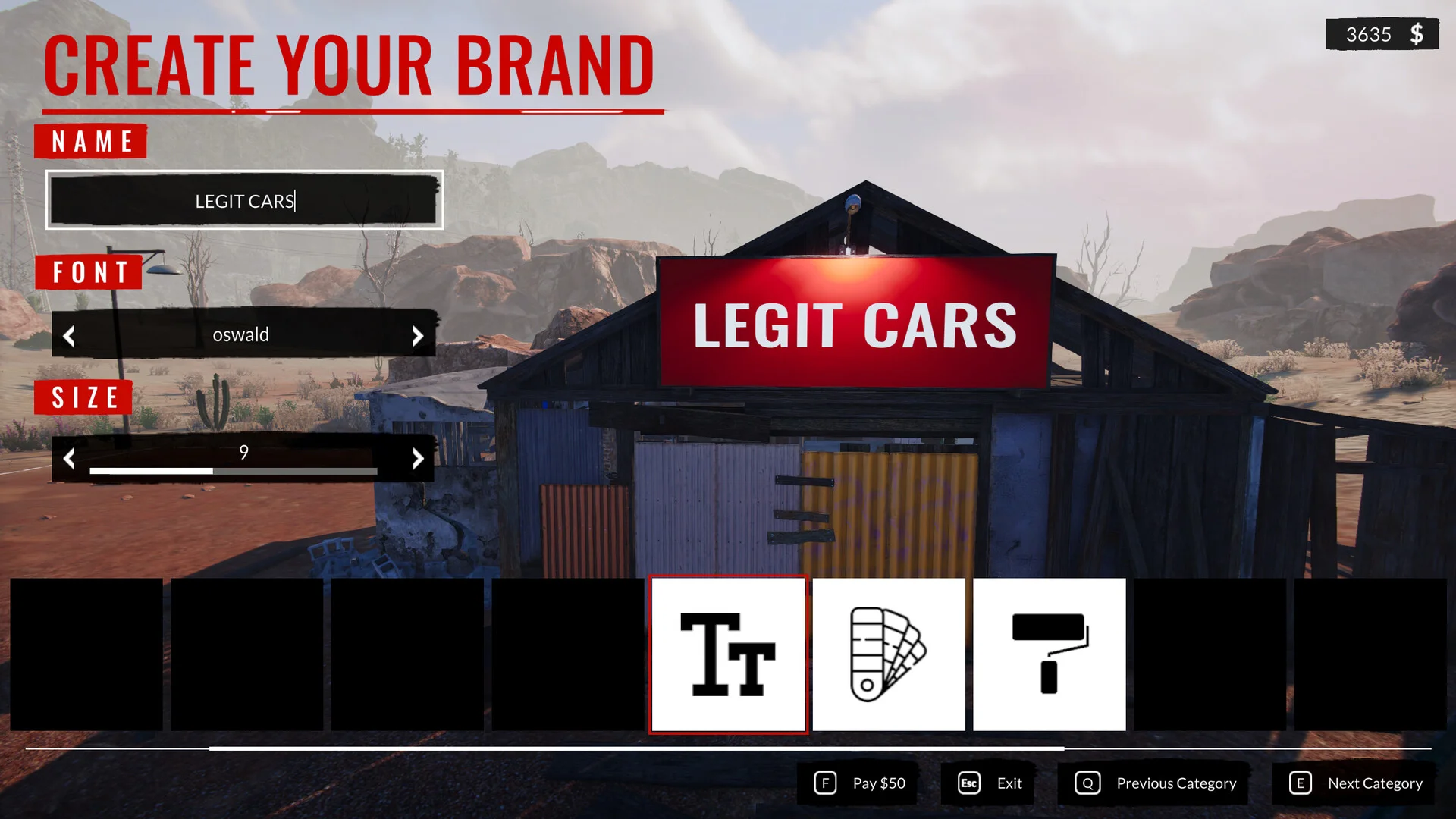This screenshot has height=819, width=1456.
Task: Decrease the text size with left arrow
Action: (69, 458)
